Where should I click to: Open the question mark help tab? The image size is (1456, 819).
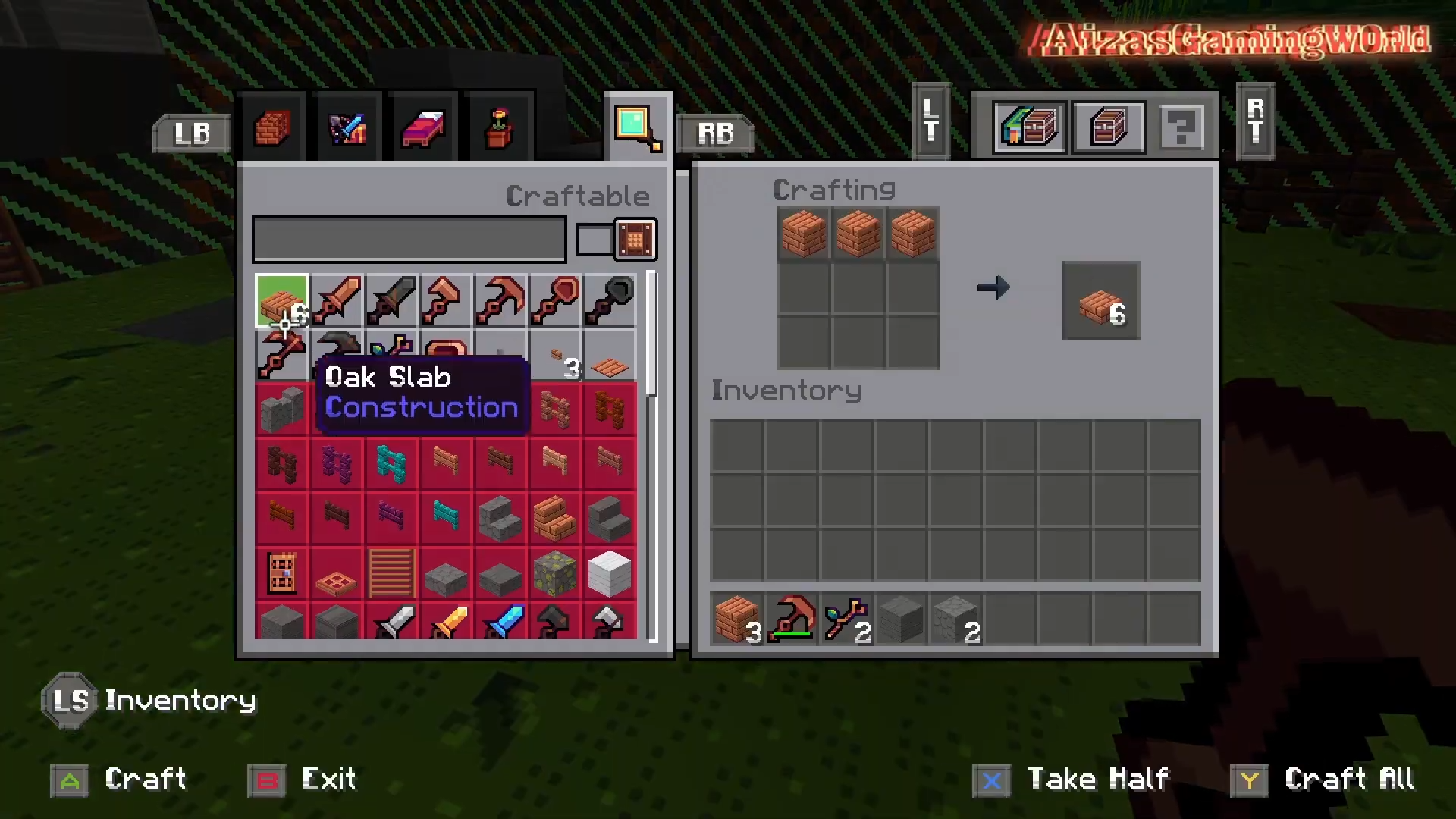pos(1180,127)
